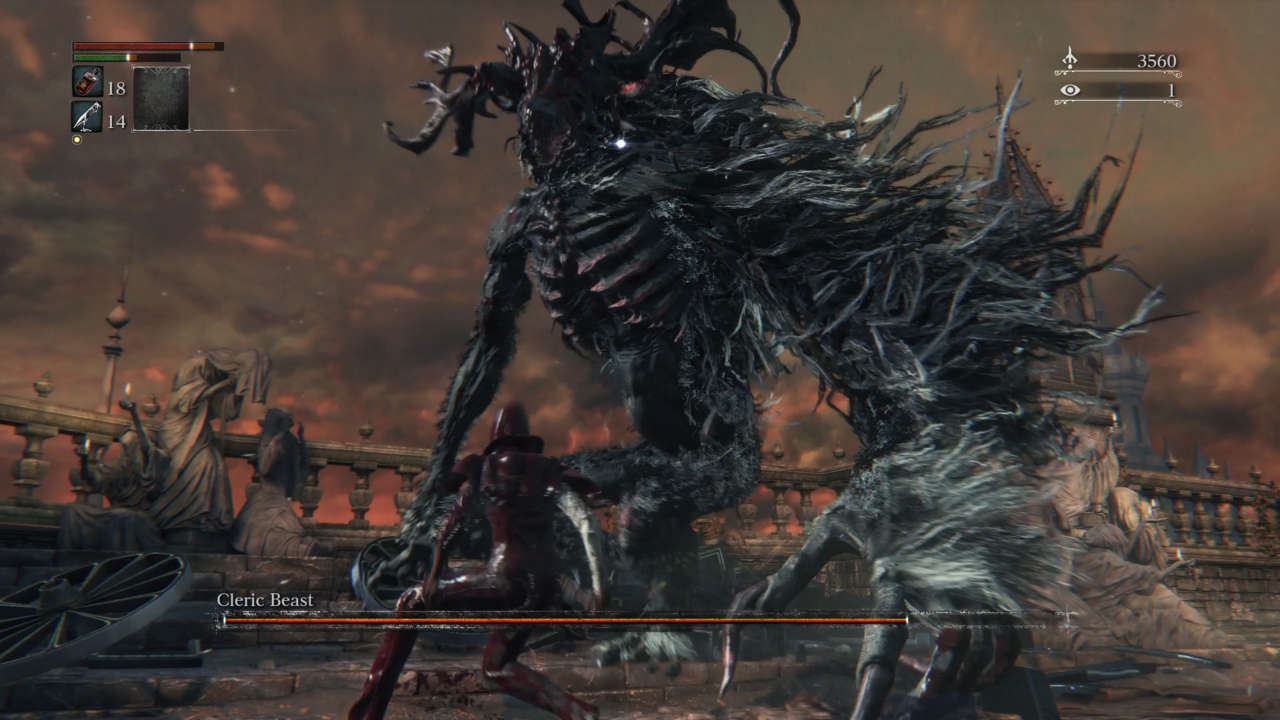
Task: Click the Blood Echoes total 3560
Action: [x=1158, y=60]
